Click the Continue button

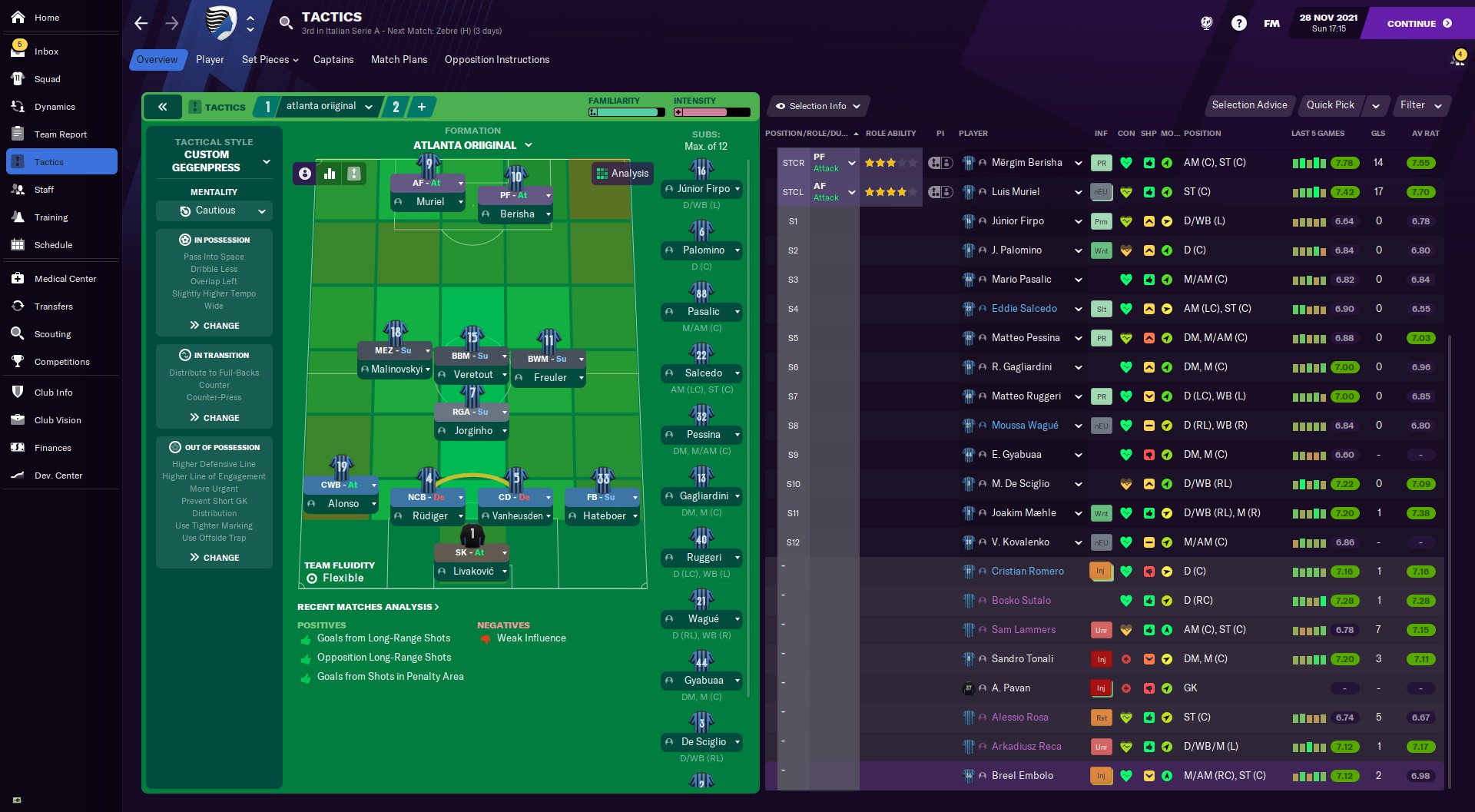tap(1418, 23)
